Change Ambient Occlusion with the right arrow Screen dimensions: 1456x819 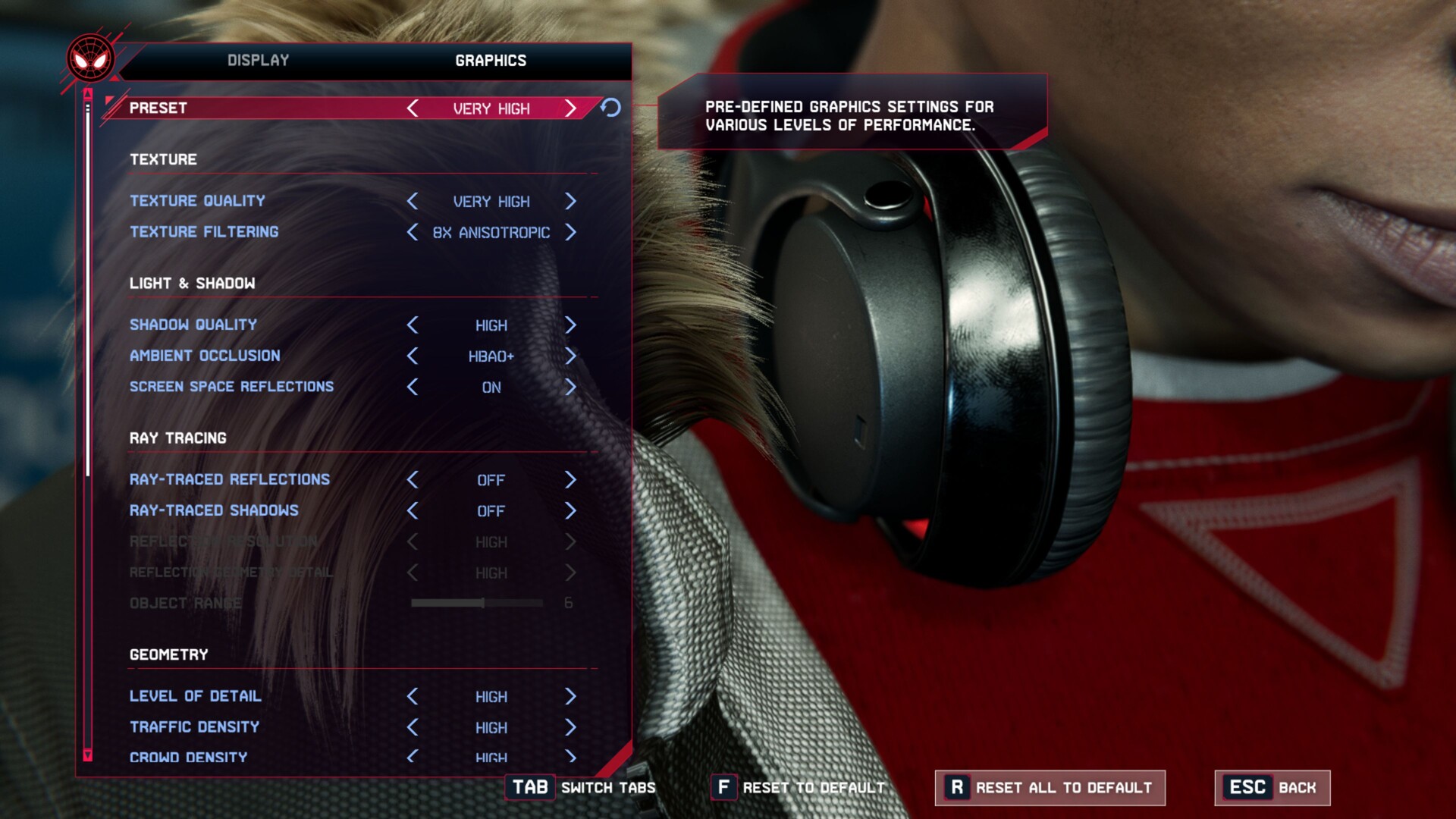click(x=571, y=356)
